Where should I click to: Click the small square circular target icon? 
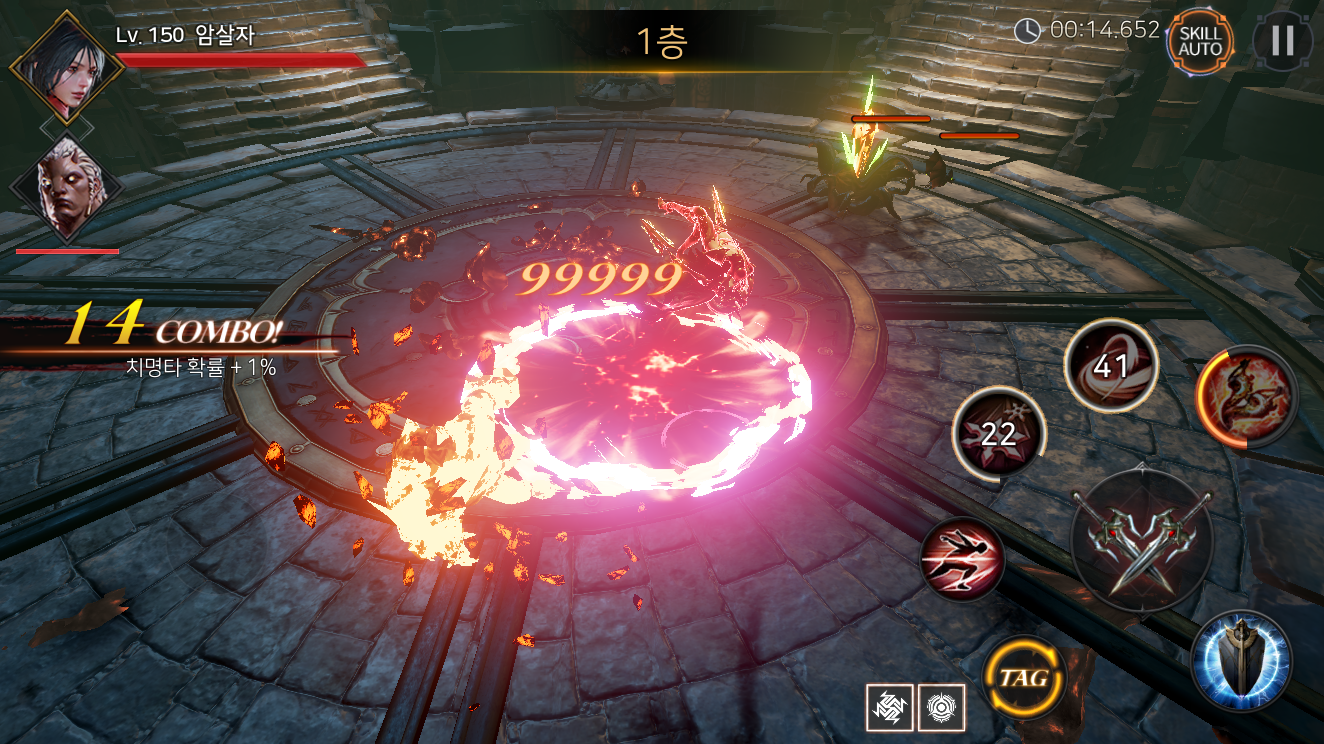click(x=940, y=706)
